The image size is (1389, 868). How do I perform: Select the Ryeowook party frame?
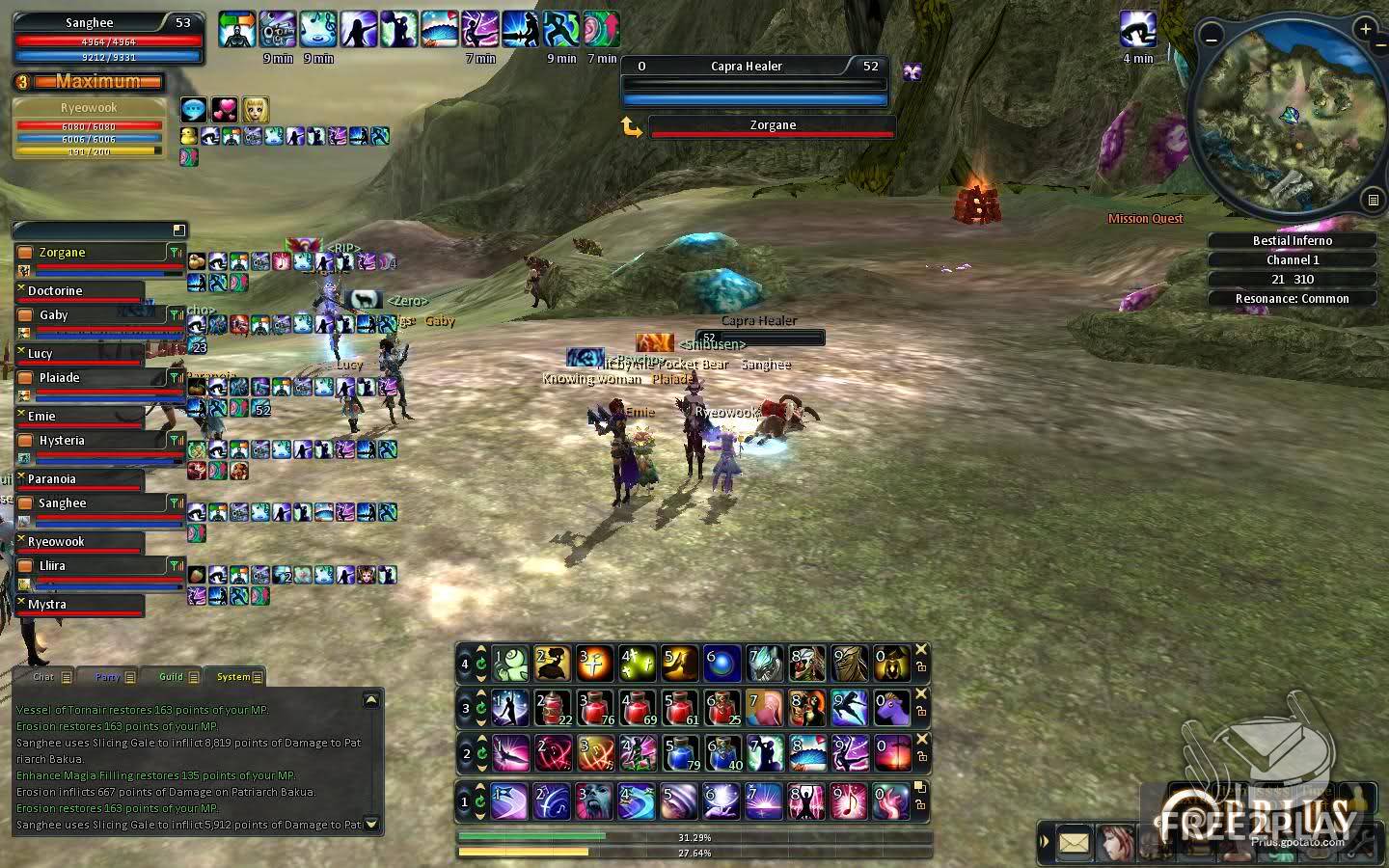click(89, 109)
